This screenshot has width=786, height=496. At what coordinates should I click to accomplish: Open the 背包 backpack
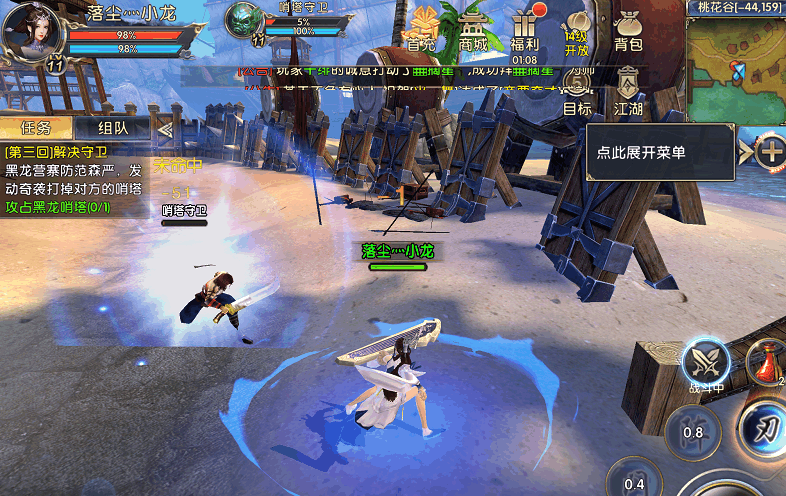(x=628, y=30)
